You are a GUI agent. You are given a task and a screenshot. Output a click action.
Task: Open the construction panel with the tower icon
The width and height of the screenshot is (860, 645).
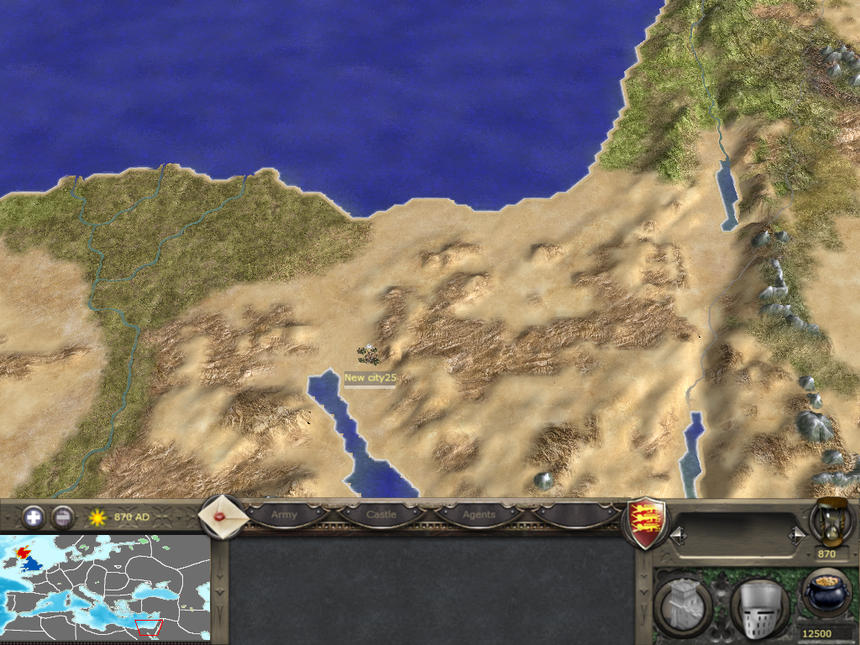point(682,606)
